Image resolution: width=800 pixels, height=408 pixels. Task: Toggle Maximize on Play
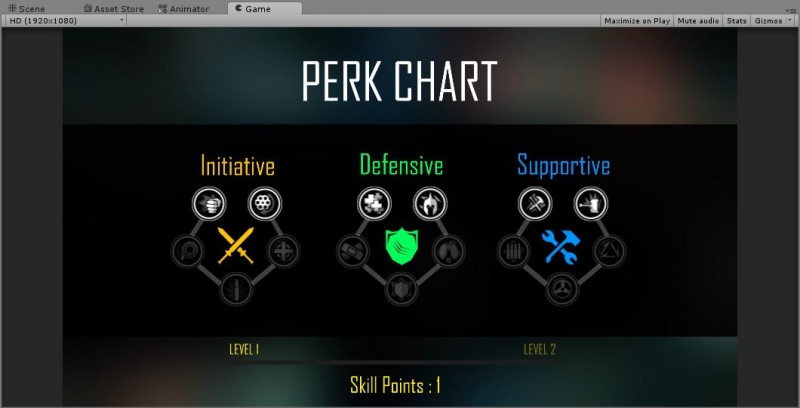tap(637, 20)
